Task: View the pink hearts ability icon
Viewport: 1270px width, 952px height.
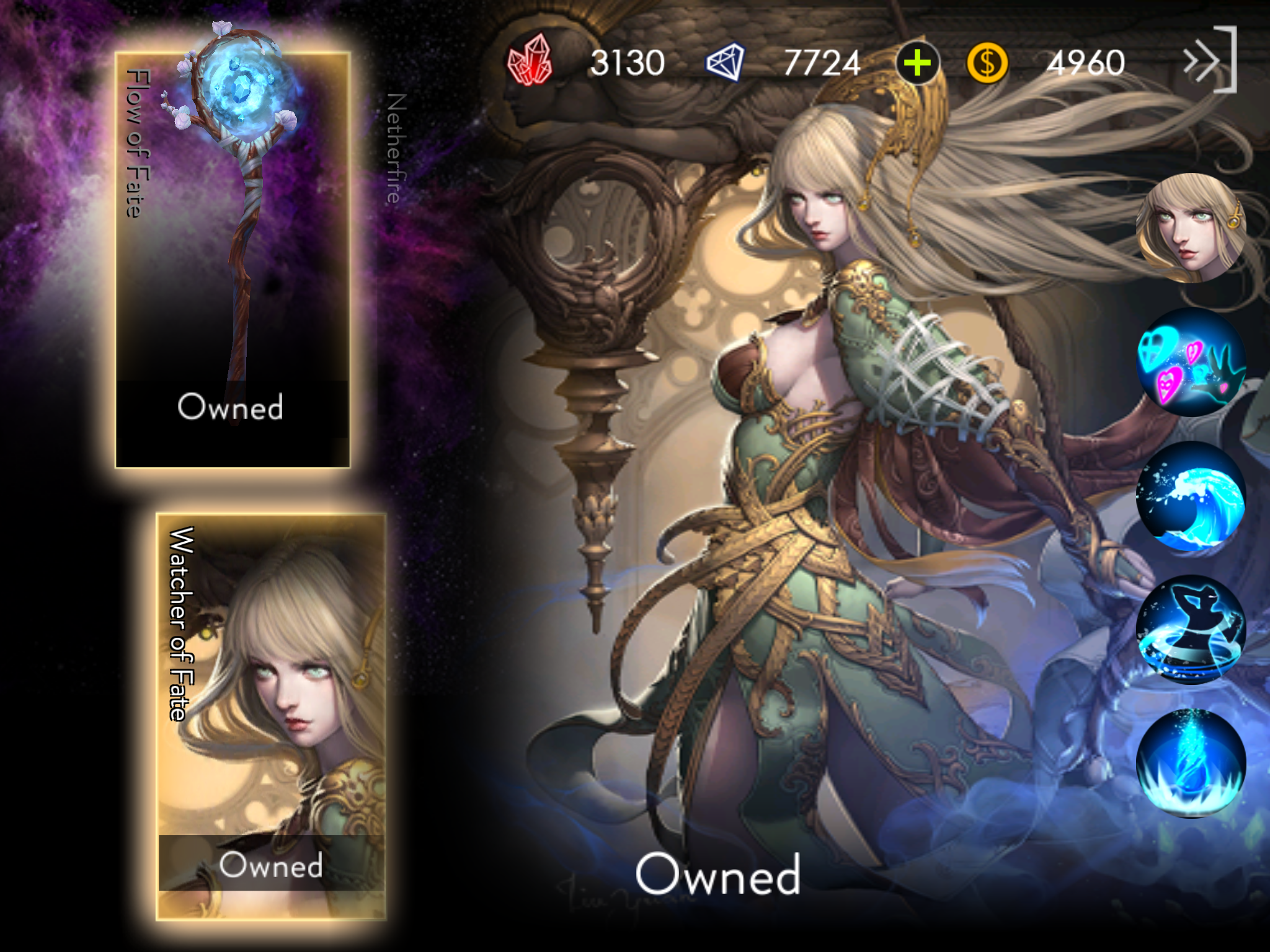Action: [1190, 363]
